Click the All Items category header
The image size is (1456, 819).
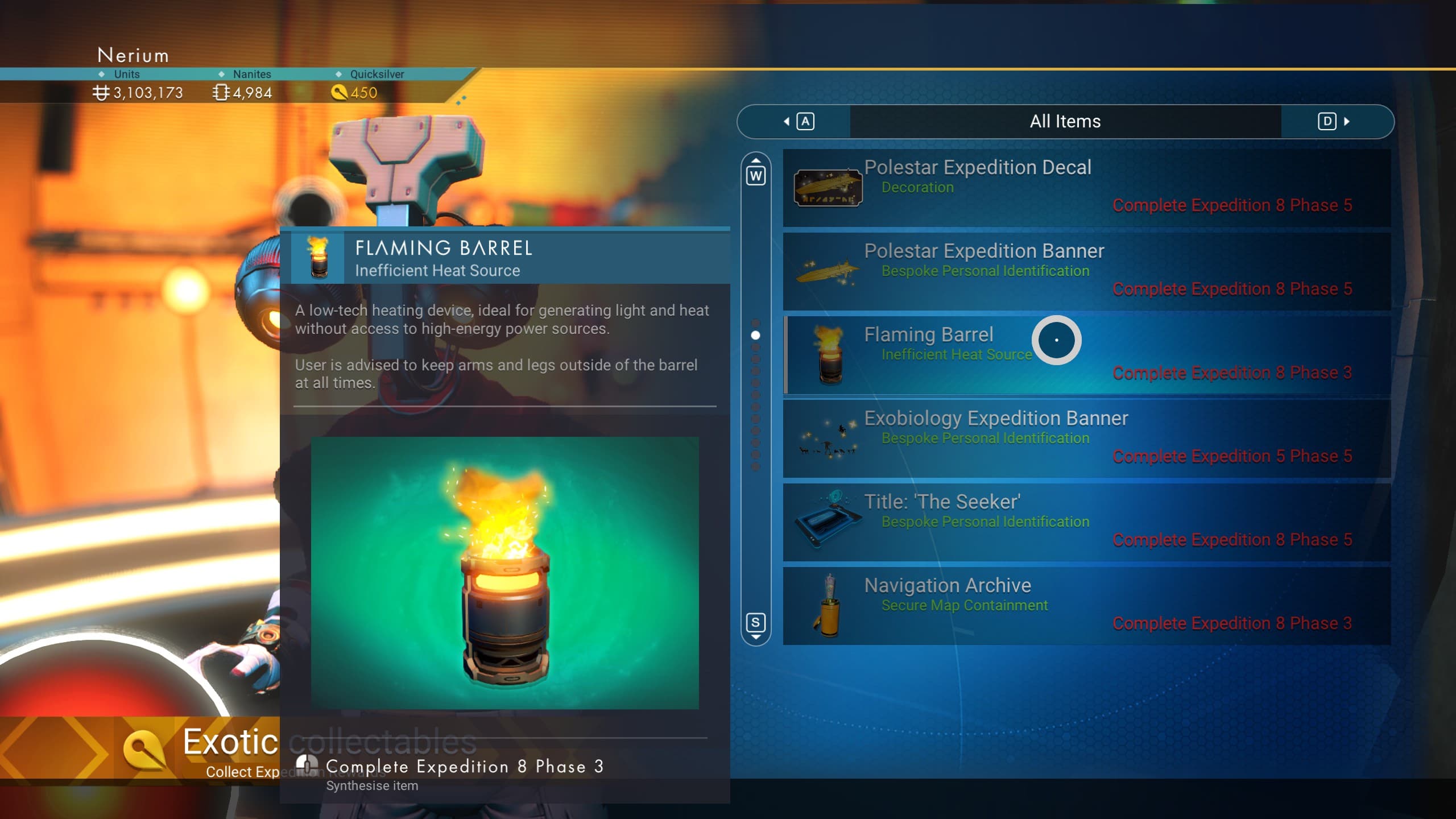[1065, 121]
